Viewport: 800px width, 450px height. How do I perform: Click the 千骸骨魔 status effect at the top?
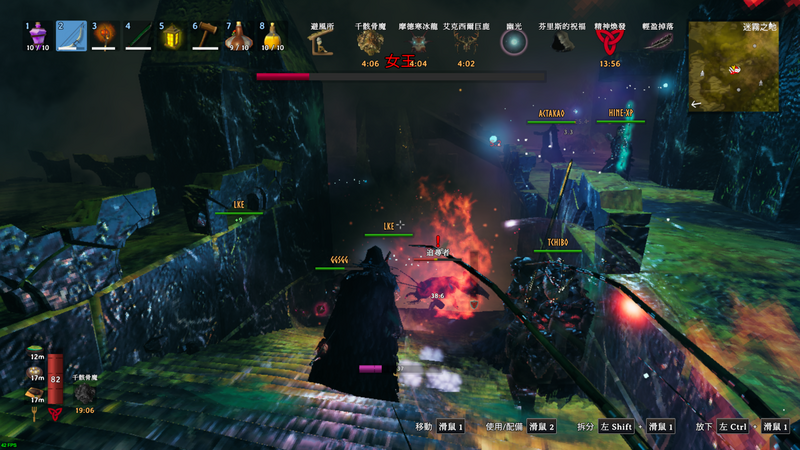370,42
